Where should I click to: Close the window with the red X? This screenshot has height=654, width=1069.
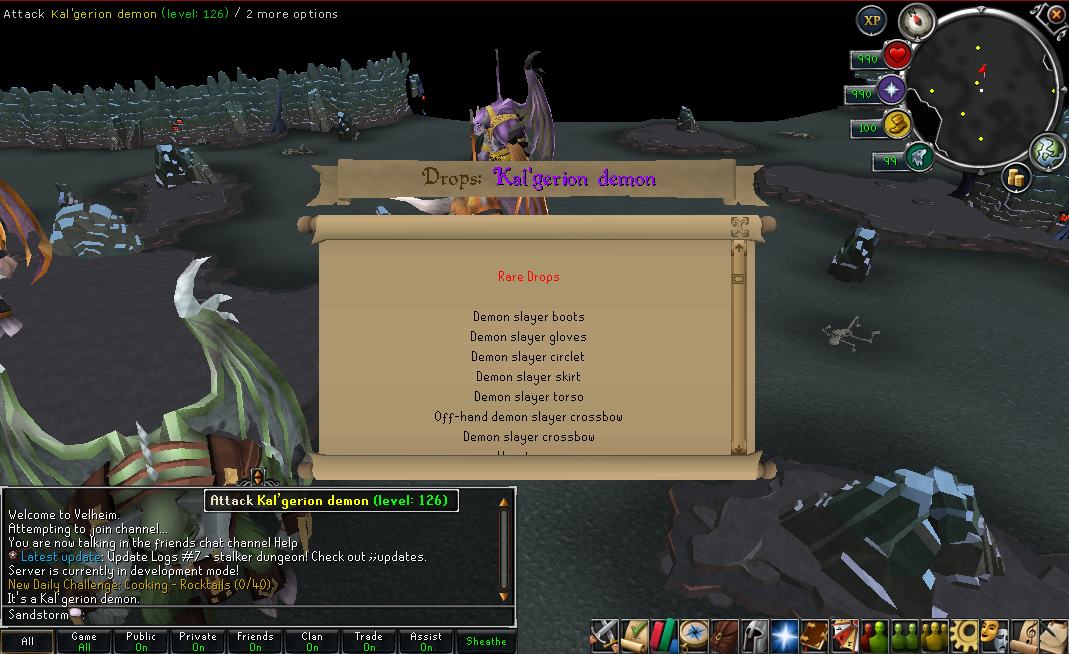pos(1056,15)
